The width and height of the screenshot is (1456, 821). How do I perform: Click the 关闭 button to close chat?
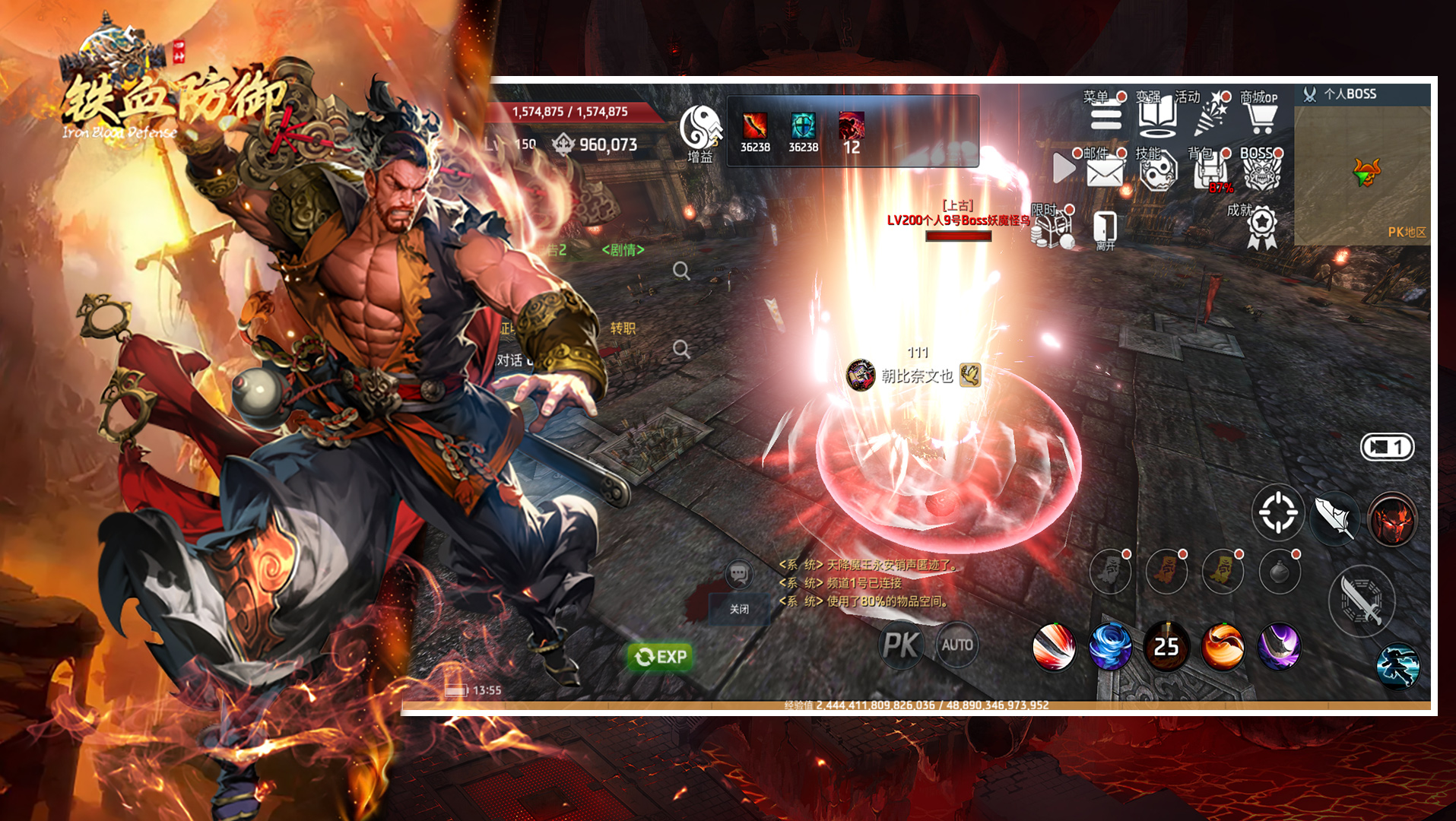(x=739, y=609)
